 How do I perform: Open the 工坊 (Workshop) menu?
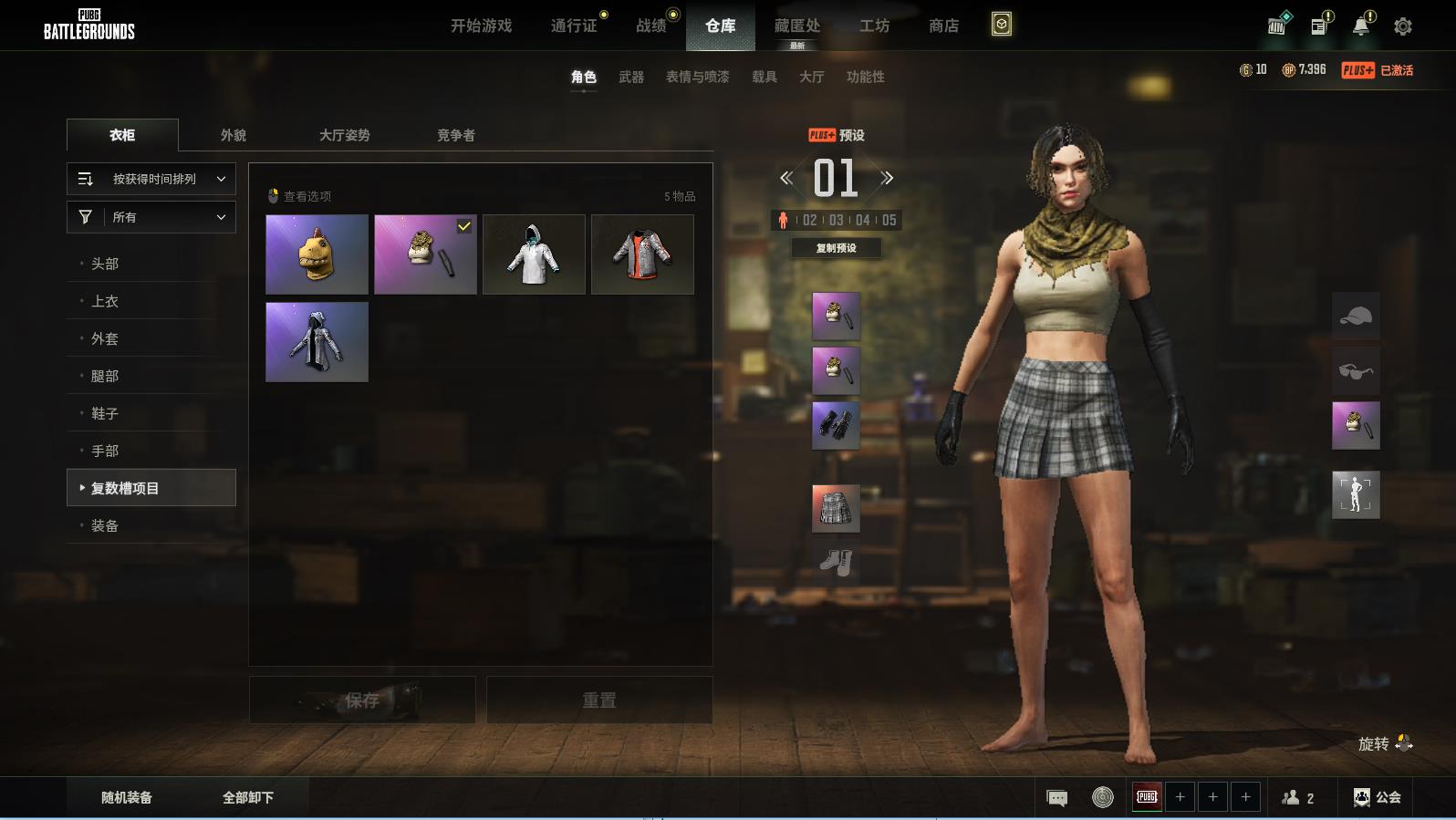[874, 26]
